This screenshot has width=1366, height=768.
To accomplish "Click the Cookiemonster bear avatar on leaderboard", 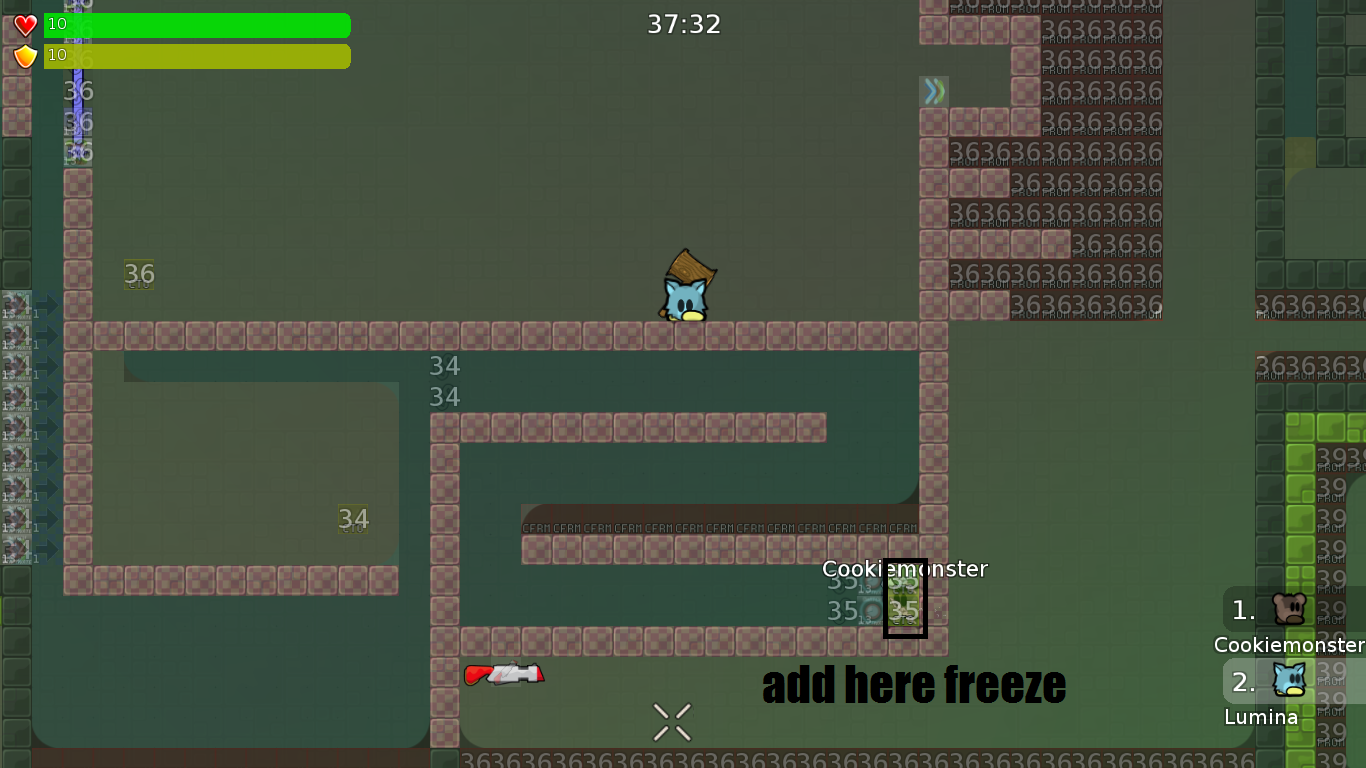I will pos(1290,610).
